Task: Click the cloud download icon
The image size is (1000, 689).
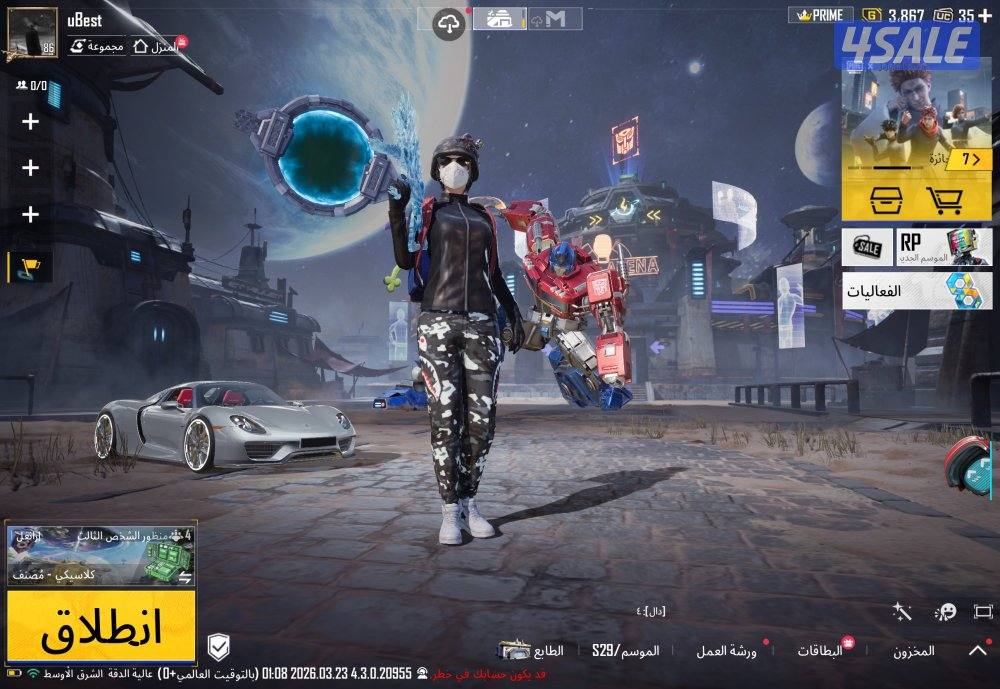Action: [451, 22]
